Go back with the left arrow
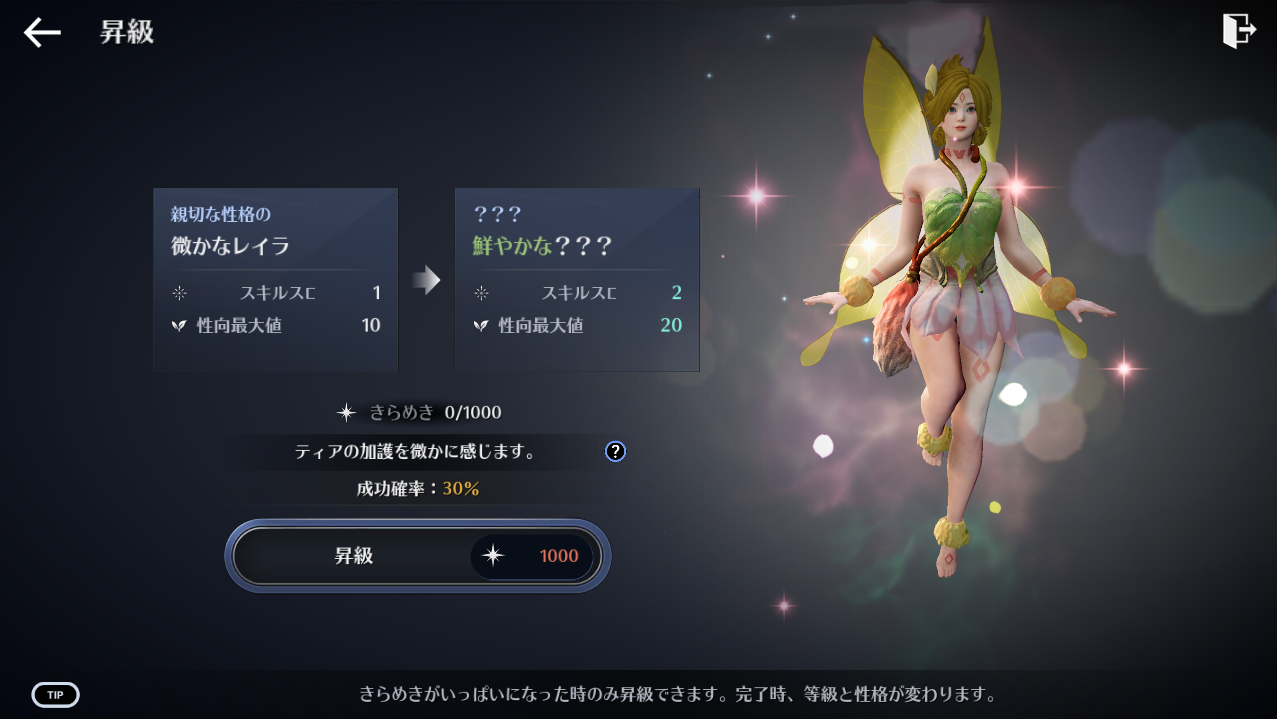 42,32
